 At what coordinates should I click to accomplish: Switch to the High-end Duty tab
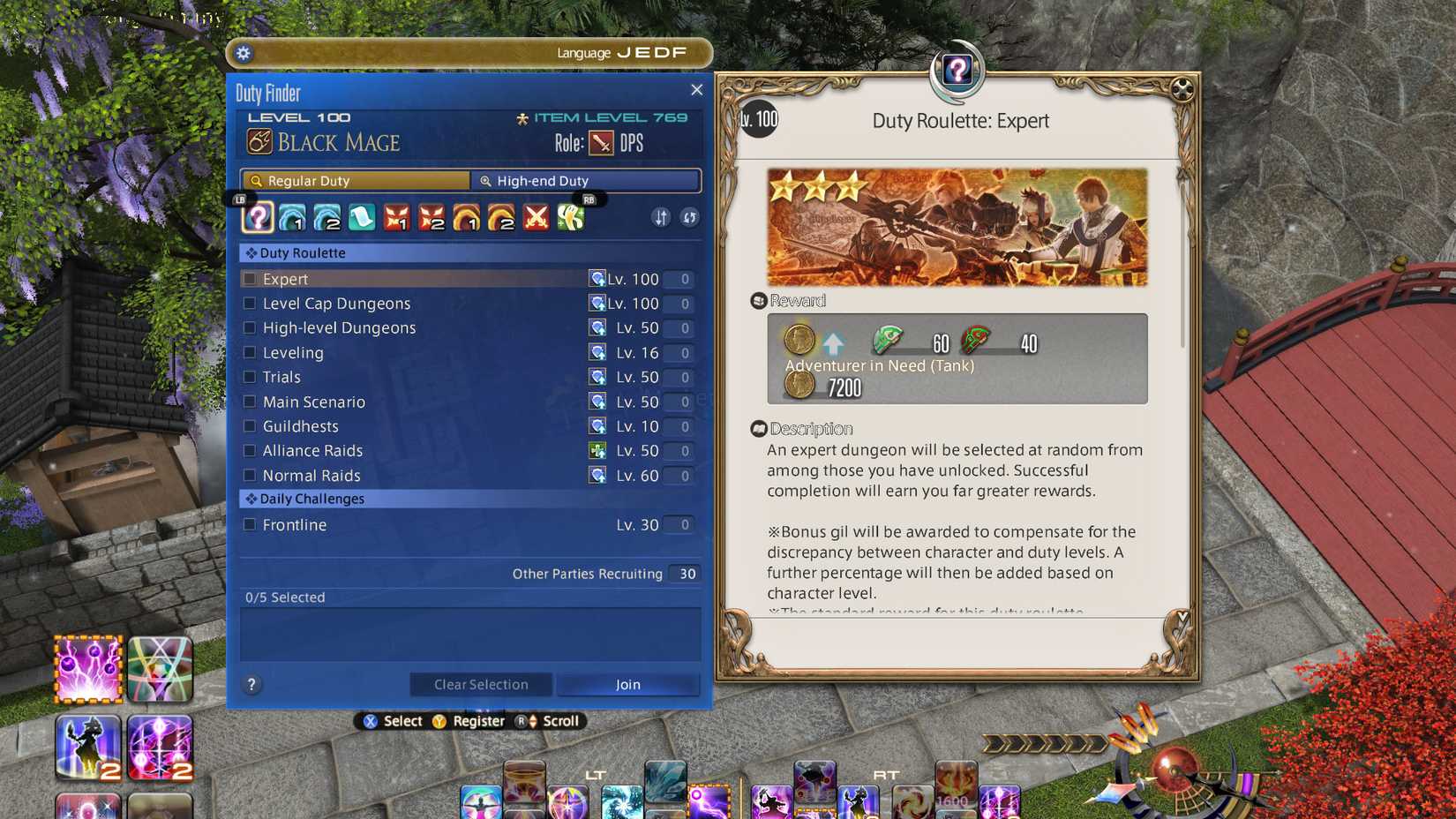[585, 180]
